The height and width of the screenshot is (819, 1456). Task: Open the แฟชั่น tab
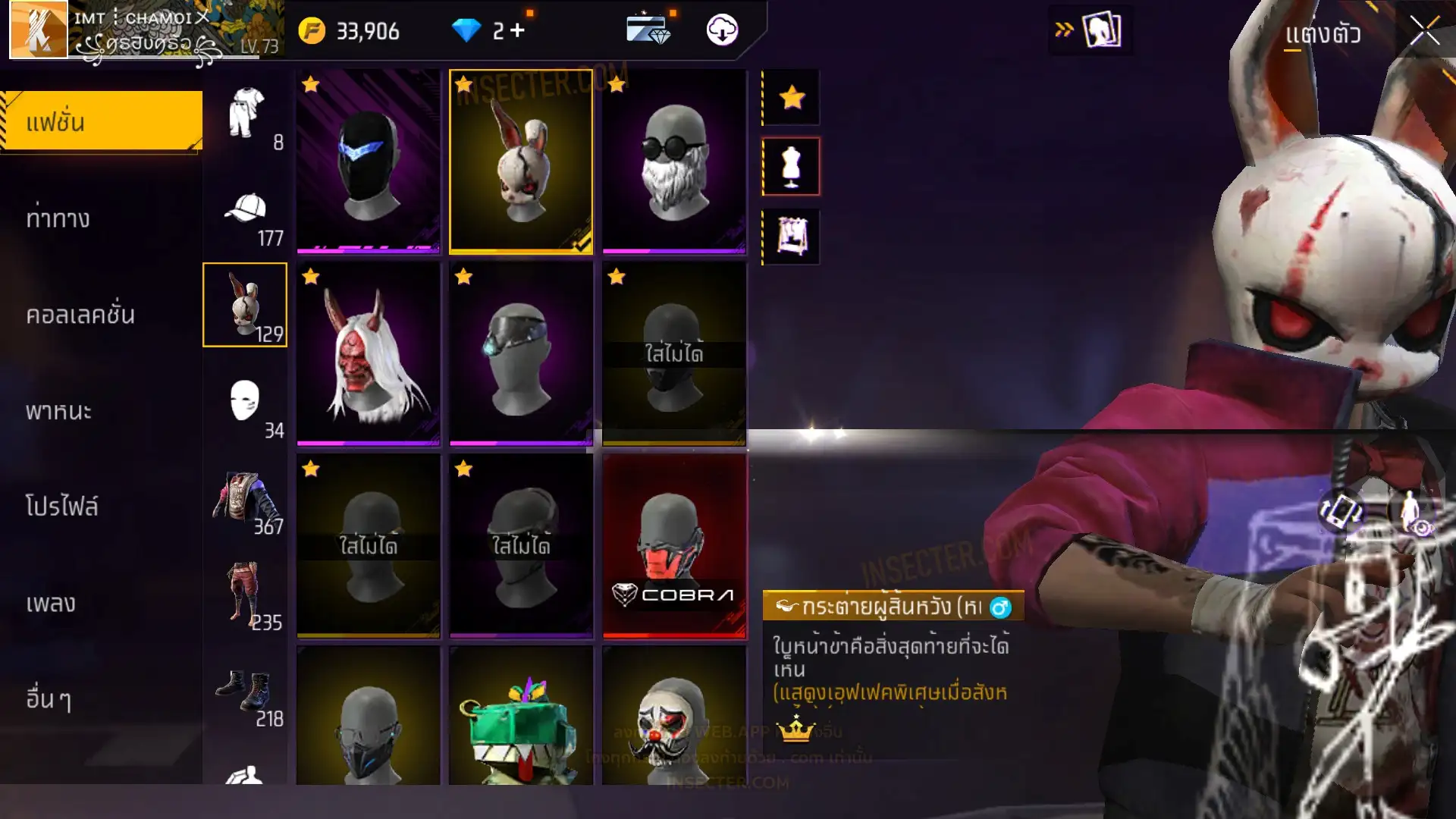point(102,121)
